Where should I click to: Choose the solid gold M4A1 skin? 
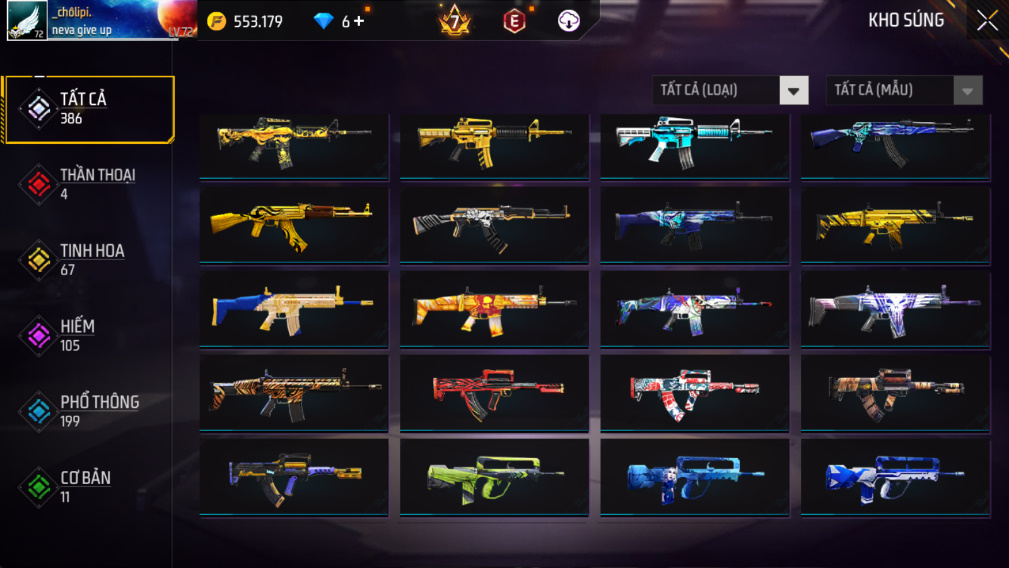(x=494, y=142)
